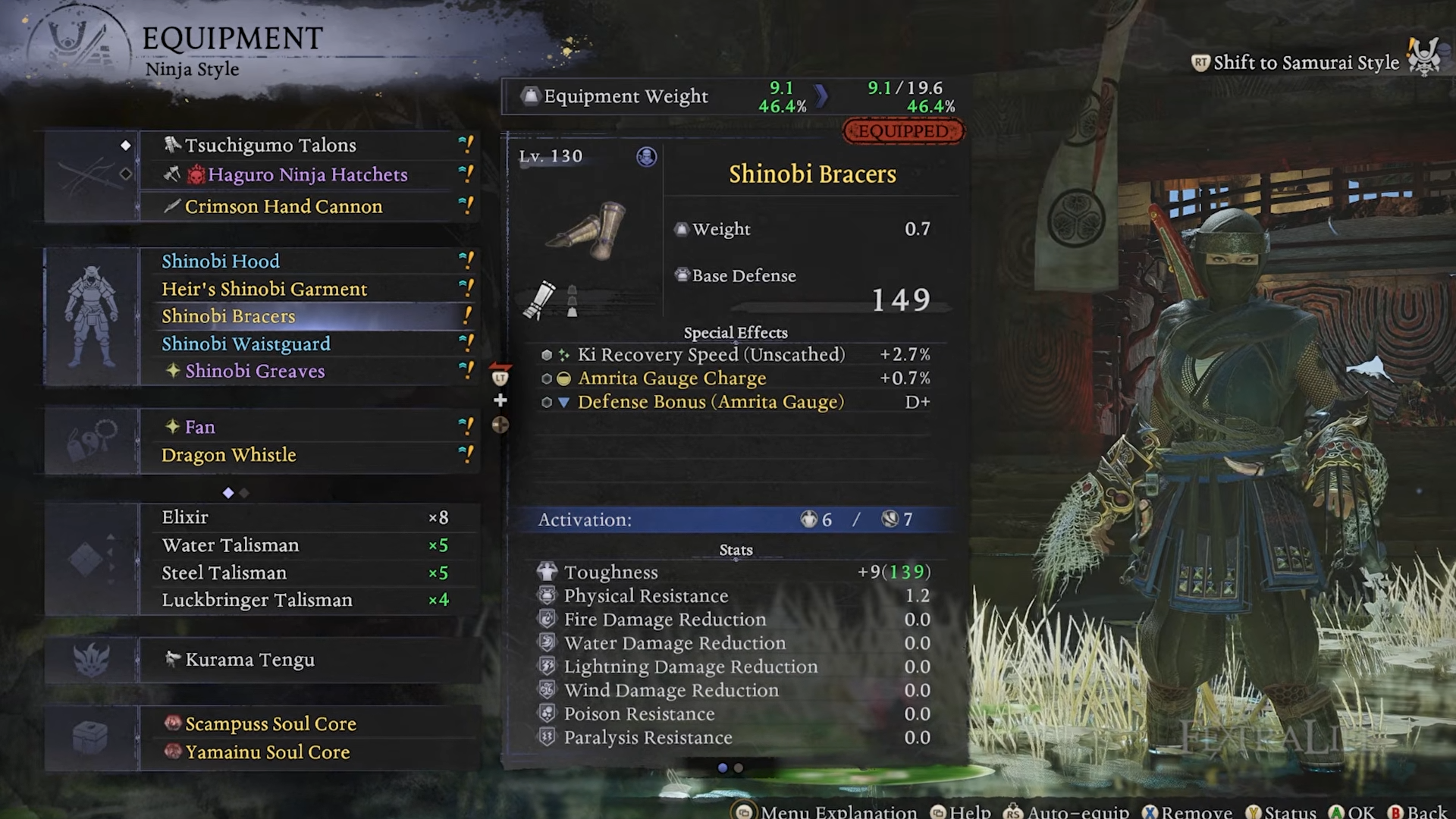Shift to Samurai Style

click(x=1305, y=62)
